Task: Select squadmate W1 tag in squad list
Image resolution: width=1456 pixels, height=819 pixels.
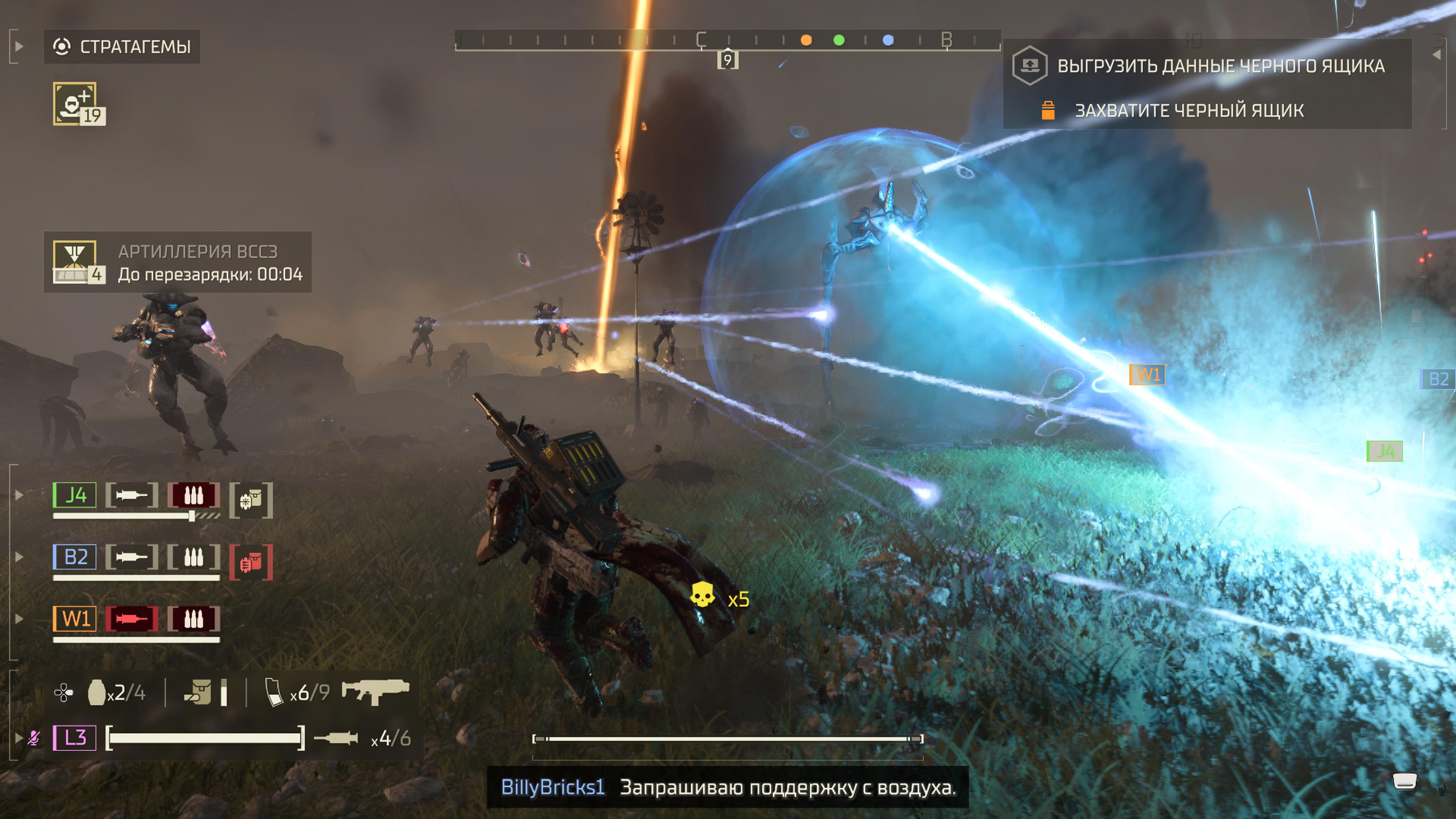Action: [x=75, y=618]
